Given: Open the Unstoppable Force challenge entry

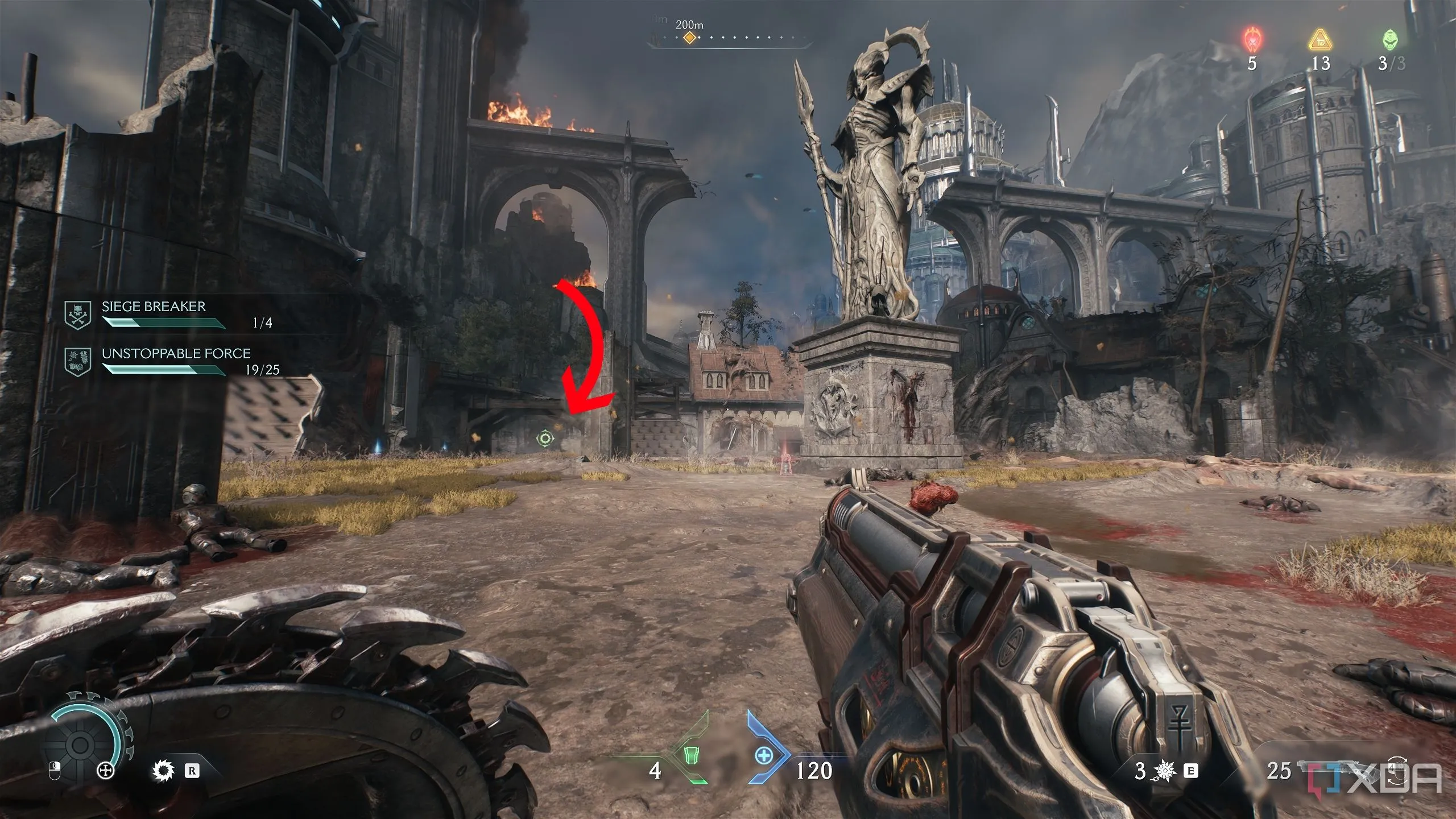Looking at the screenshot, I should 176,361.
